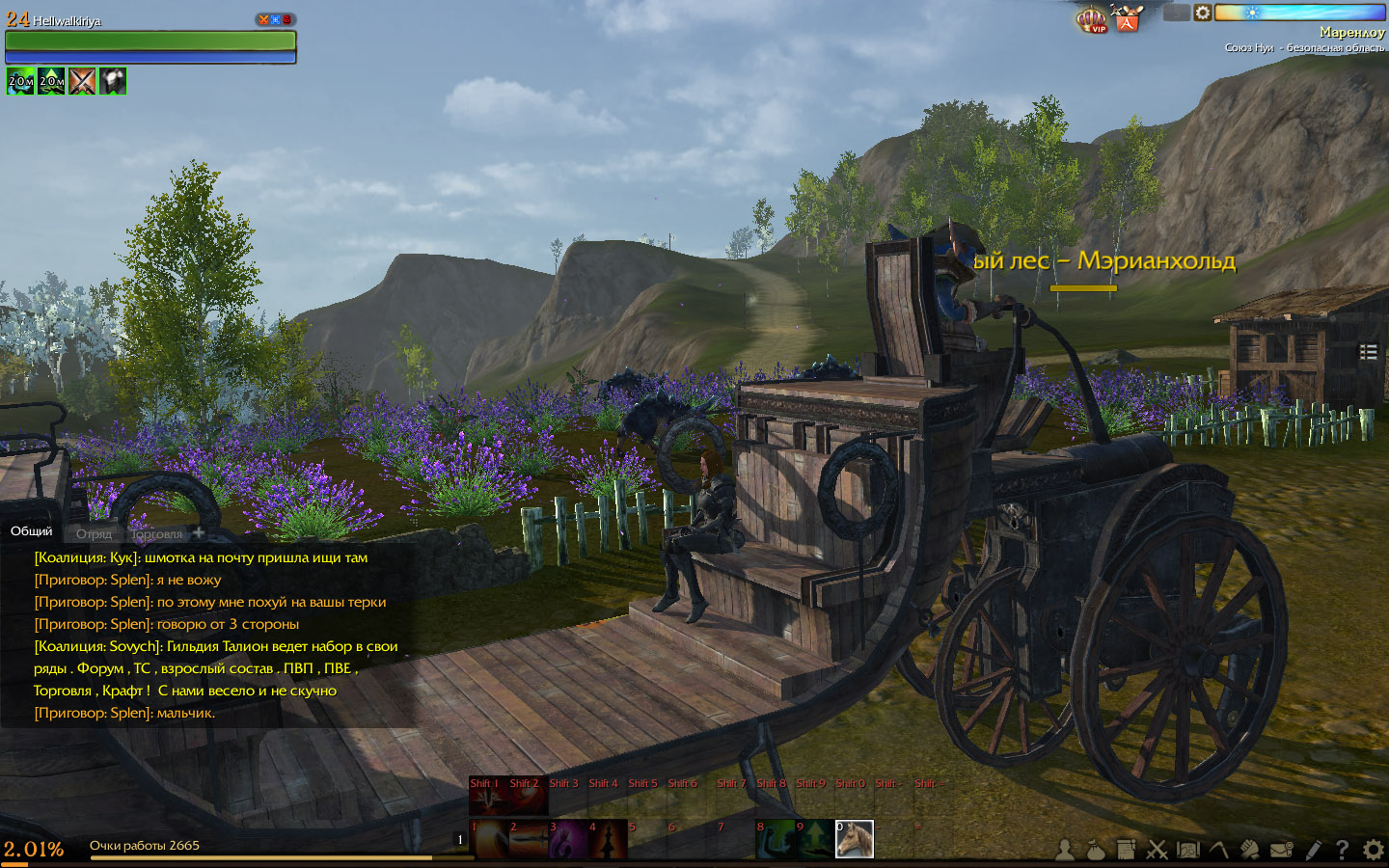Add a new chat tab with plus button

click(x=199, y=532)
